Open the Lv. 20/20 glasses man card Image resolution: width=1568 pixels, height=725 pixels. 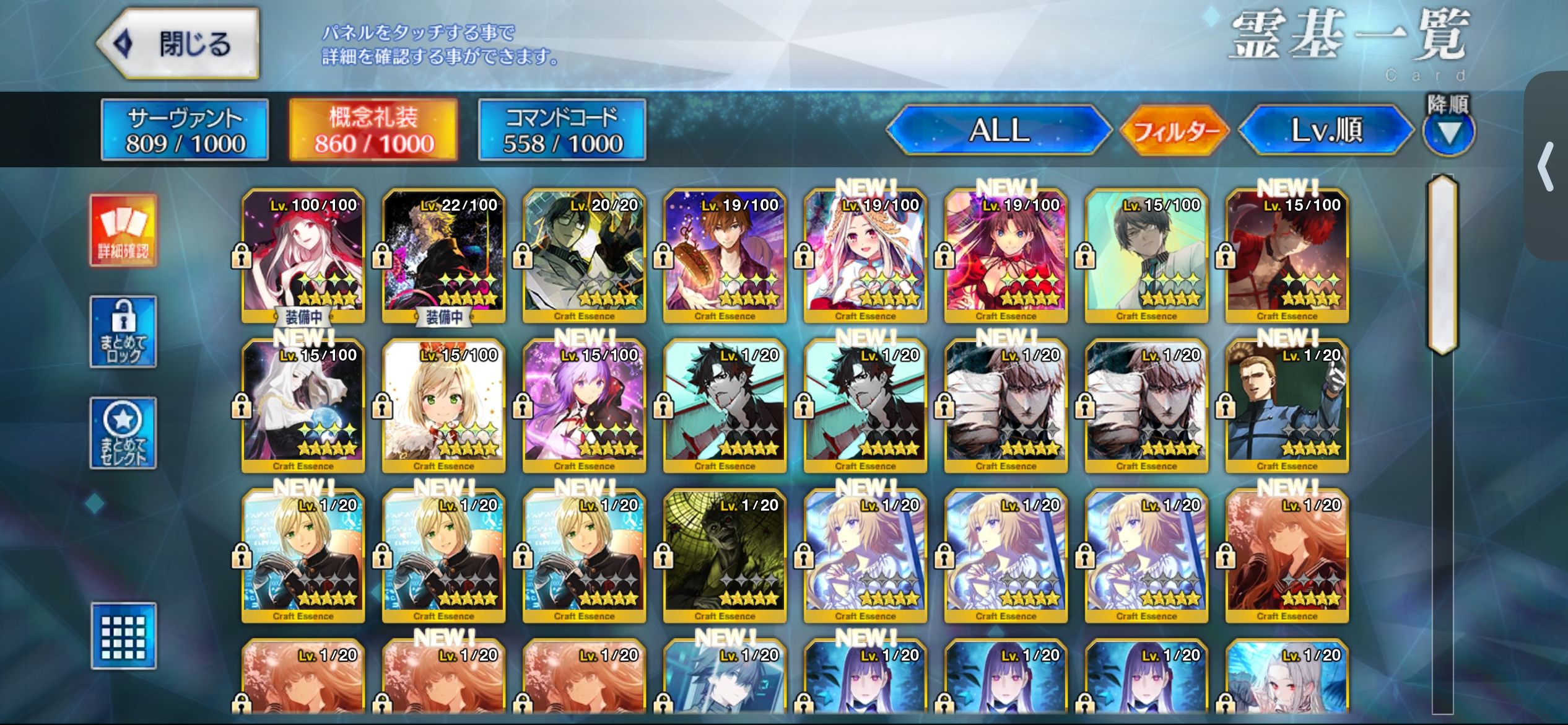click(584, 254)
